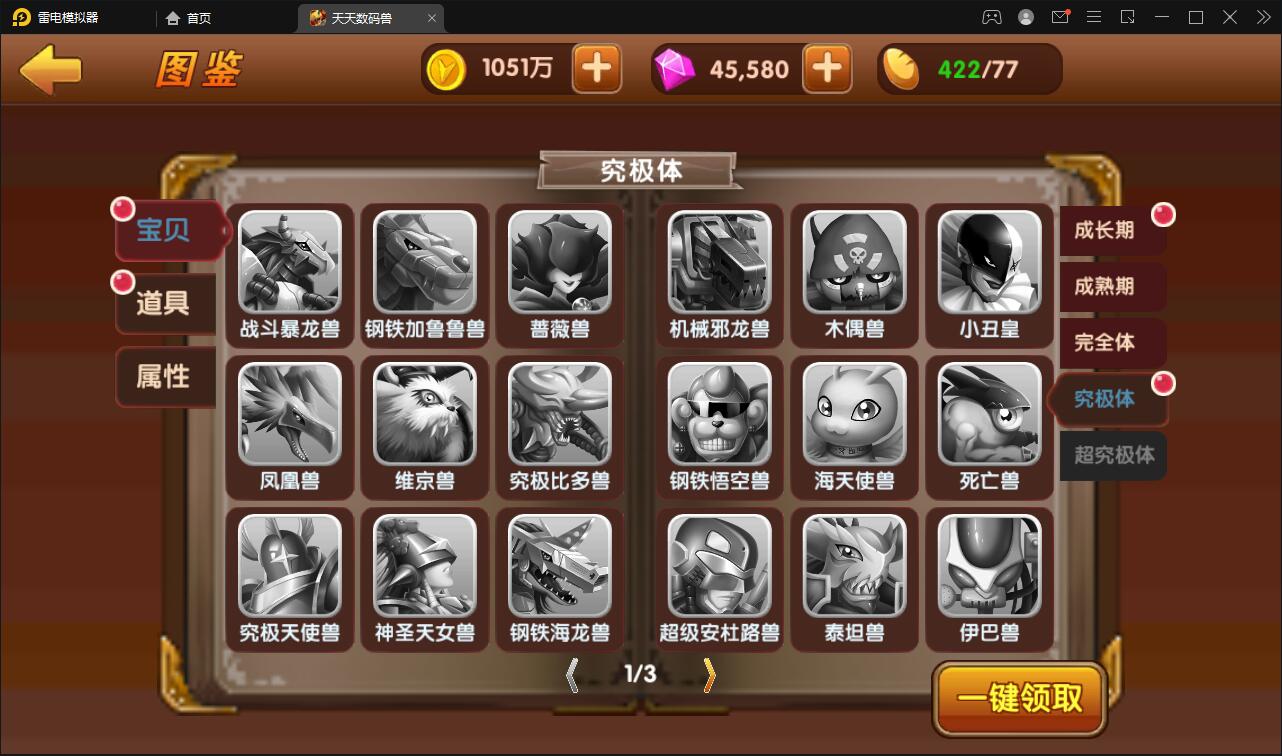
Task: Switch to the 属性 category
Action: point(165,377)
